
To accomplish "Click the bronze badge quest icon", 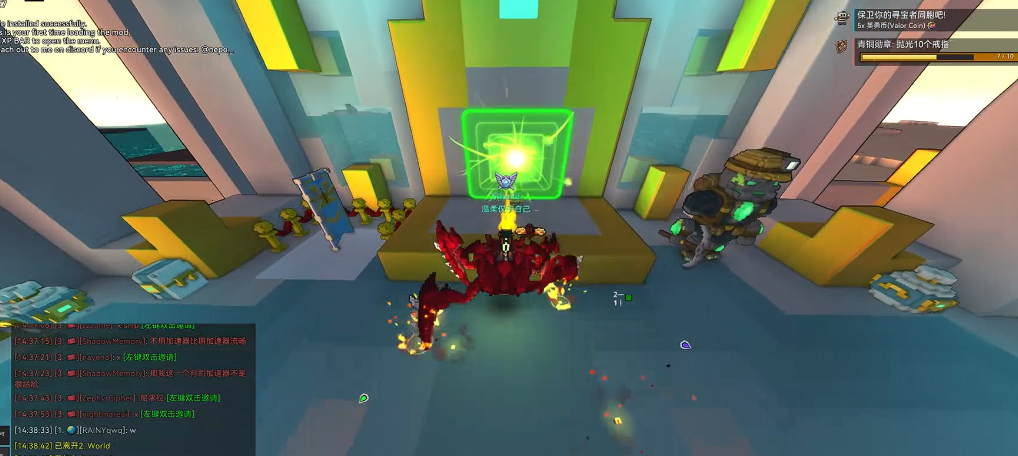I will pyautogui.click(x=843, y=45).
